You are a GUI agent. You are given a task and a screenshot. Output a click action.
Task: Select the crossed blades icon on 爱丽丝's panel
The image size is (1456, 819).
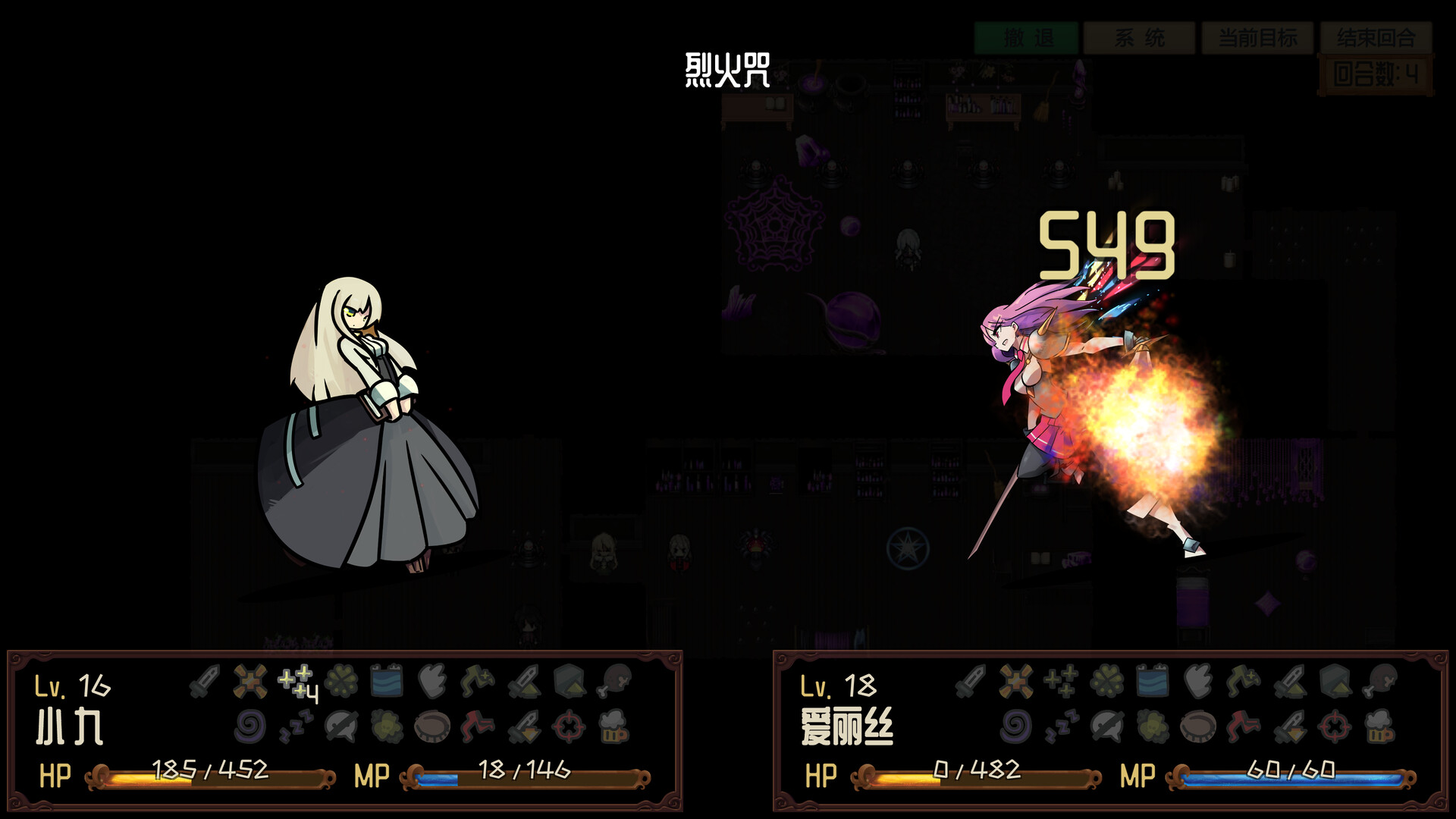pos(1016,682)
